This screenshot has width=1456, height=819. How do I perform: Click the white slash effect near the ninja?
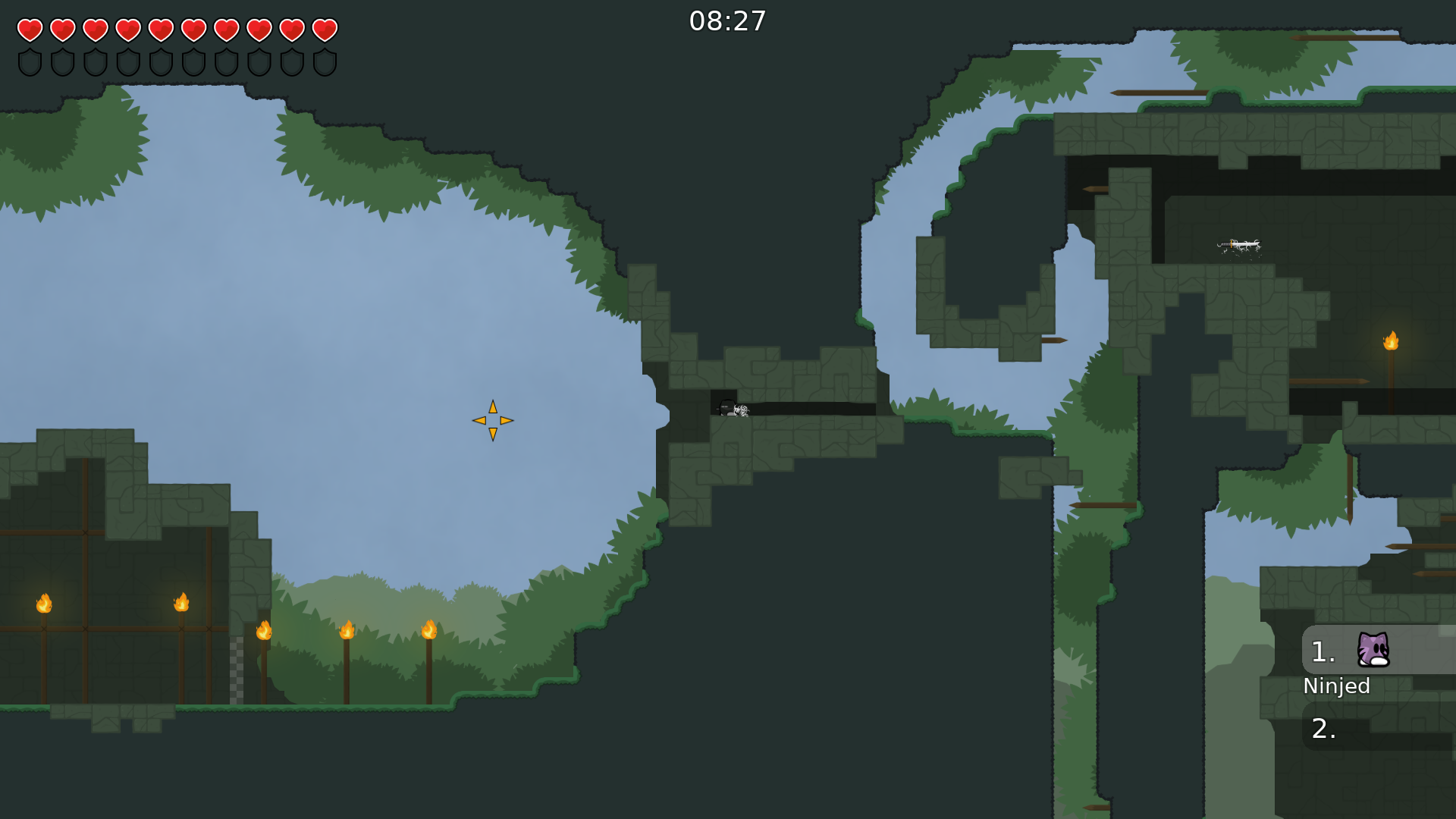(x=741, y=409)
